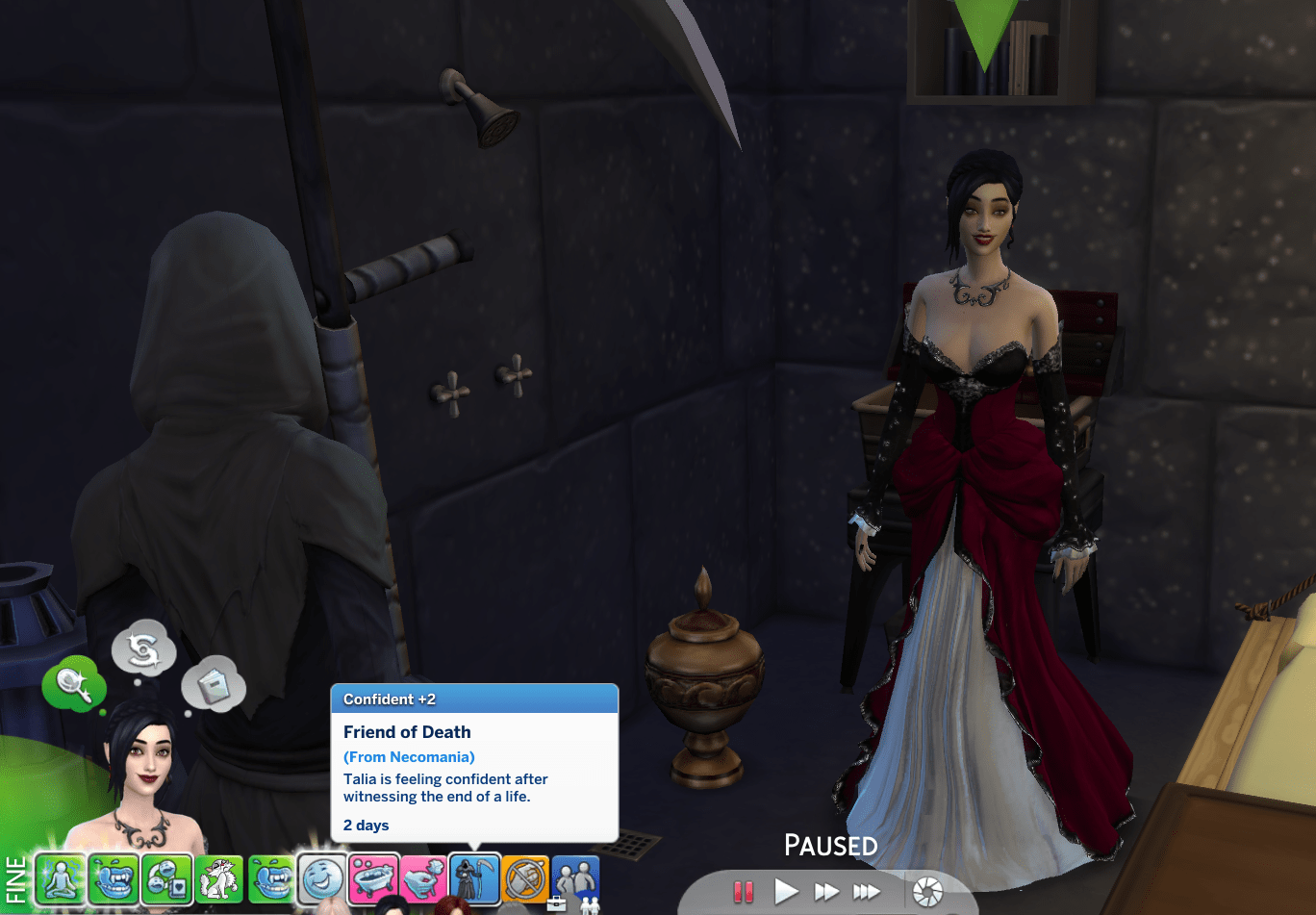This screenshot has height=915, width=1316.
Task: Select the blue two-people moodlet
Action: [x=575, y=879]
